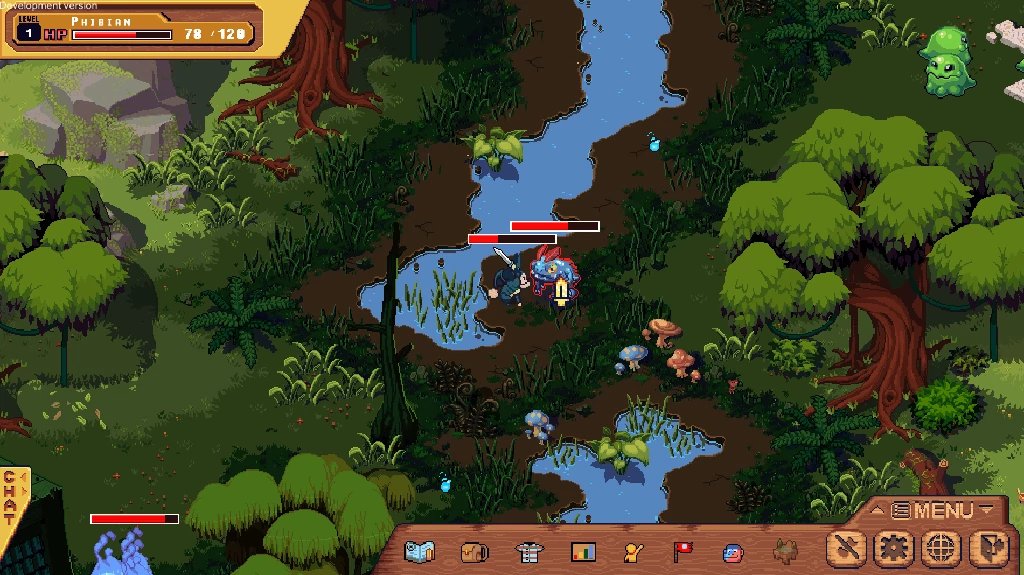Collapse the MENU tab
Image resolution: width=1024 pixels, height=575 pixels.
(x=932, y=510)
